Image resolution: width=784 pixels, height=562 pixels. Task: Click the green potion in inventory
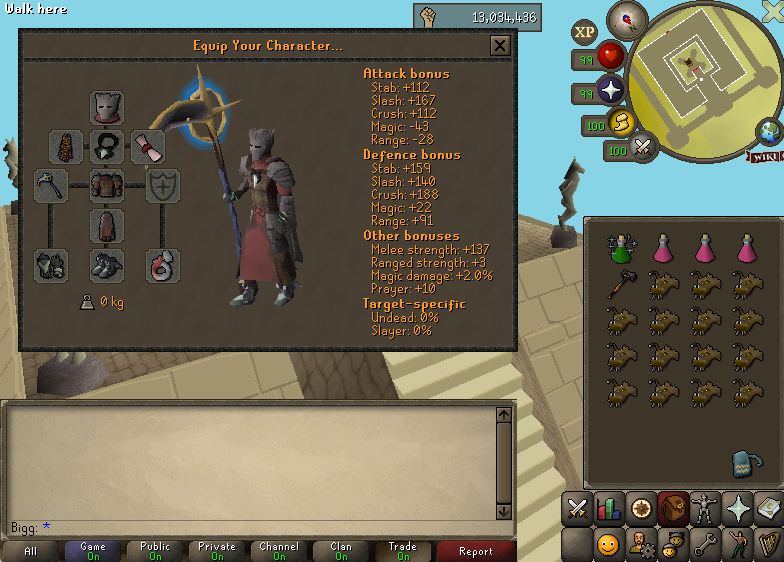[x=621, y=247]
